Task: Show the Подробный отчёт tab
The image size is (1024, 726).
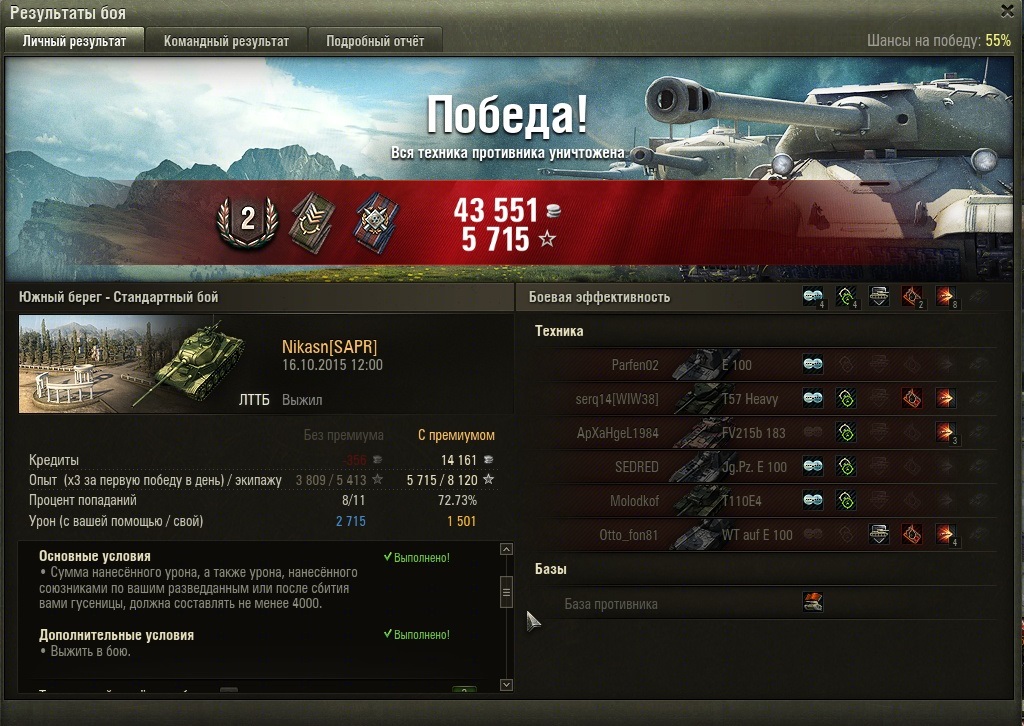Action: click(x=375, y=41)
